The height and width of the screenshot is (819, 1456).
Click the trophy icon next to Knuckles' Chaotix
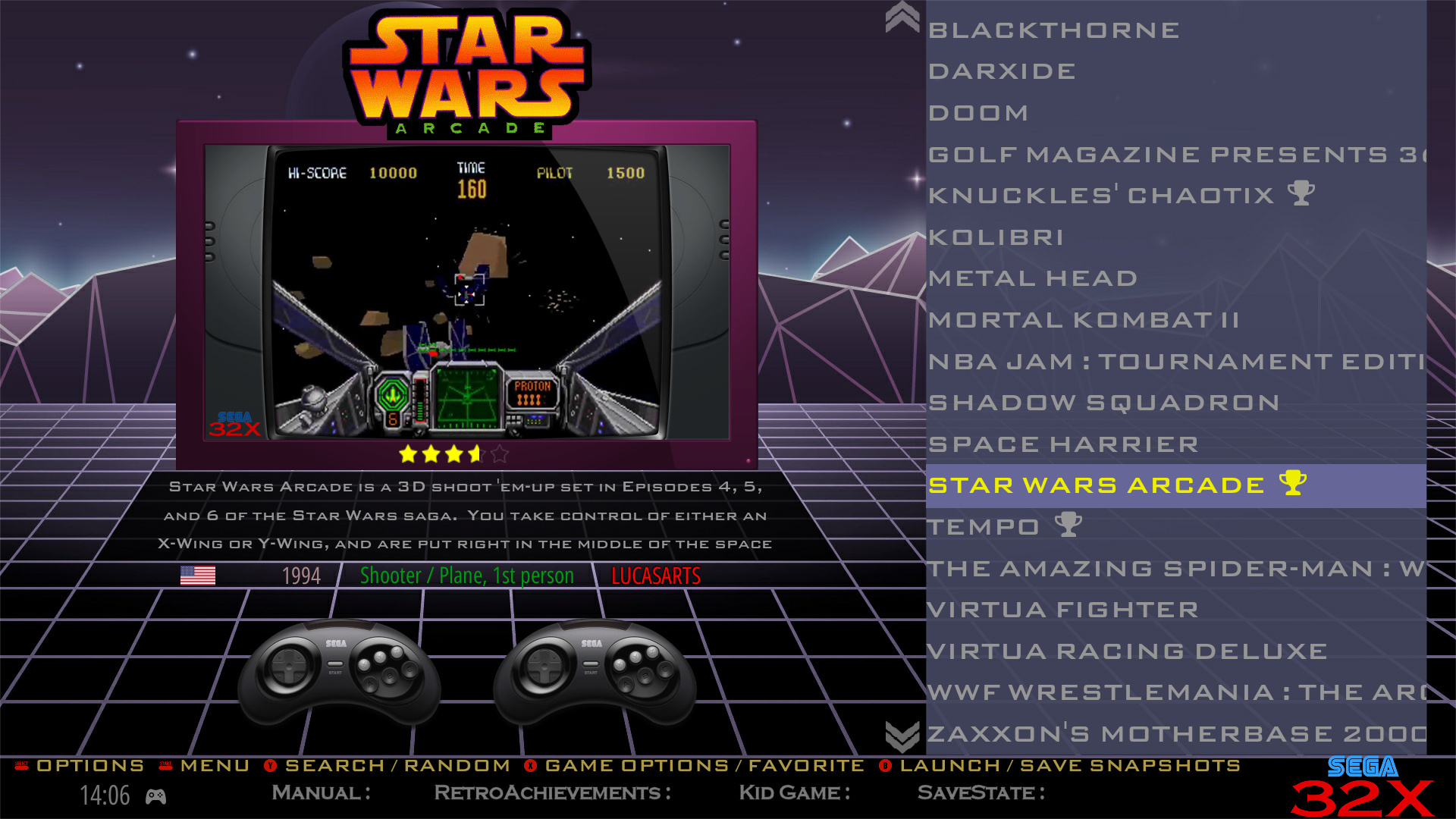(x=1301, y=195)
